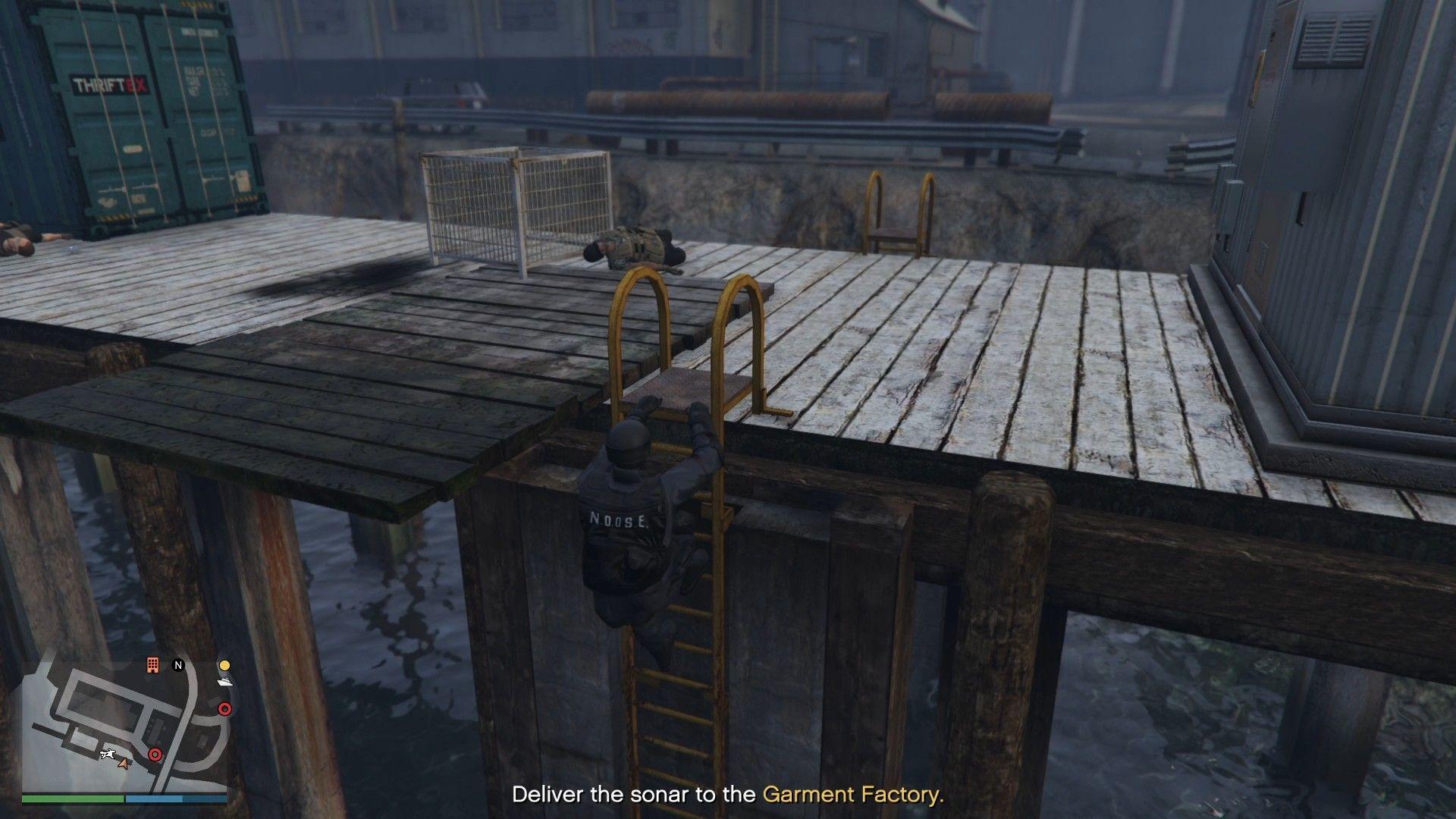Viewport: 1456px width, 819px height.
Task: Click the white helicopter blip on the minimap
Action: (108, 754)
